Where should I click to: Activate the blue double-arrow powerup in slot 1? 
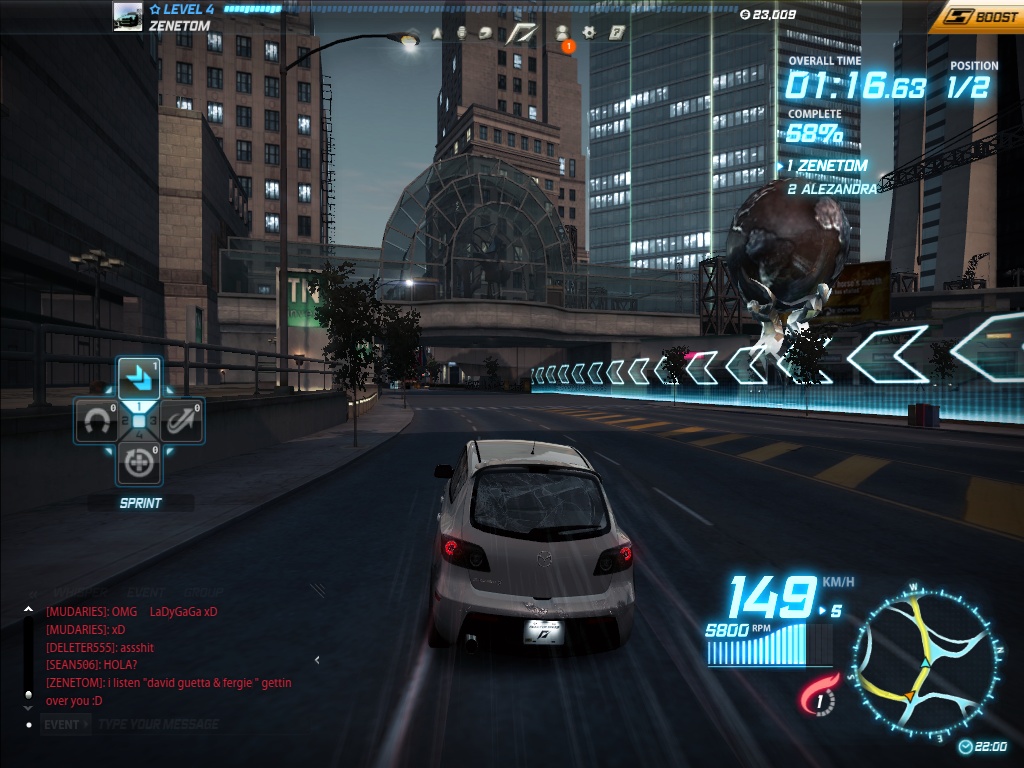point(139,378)
